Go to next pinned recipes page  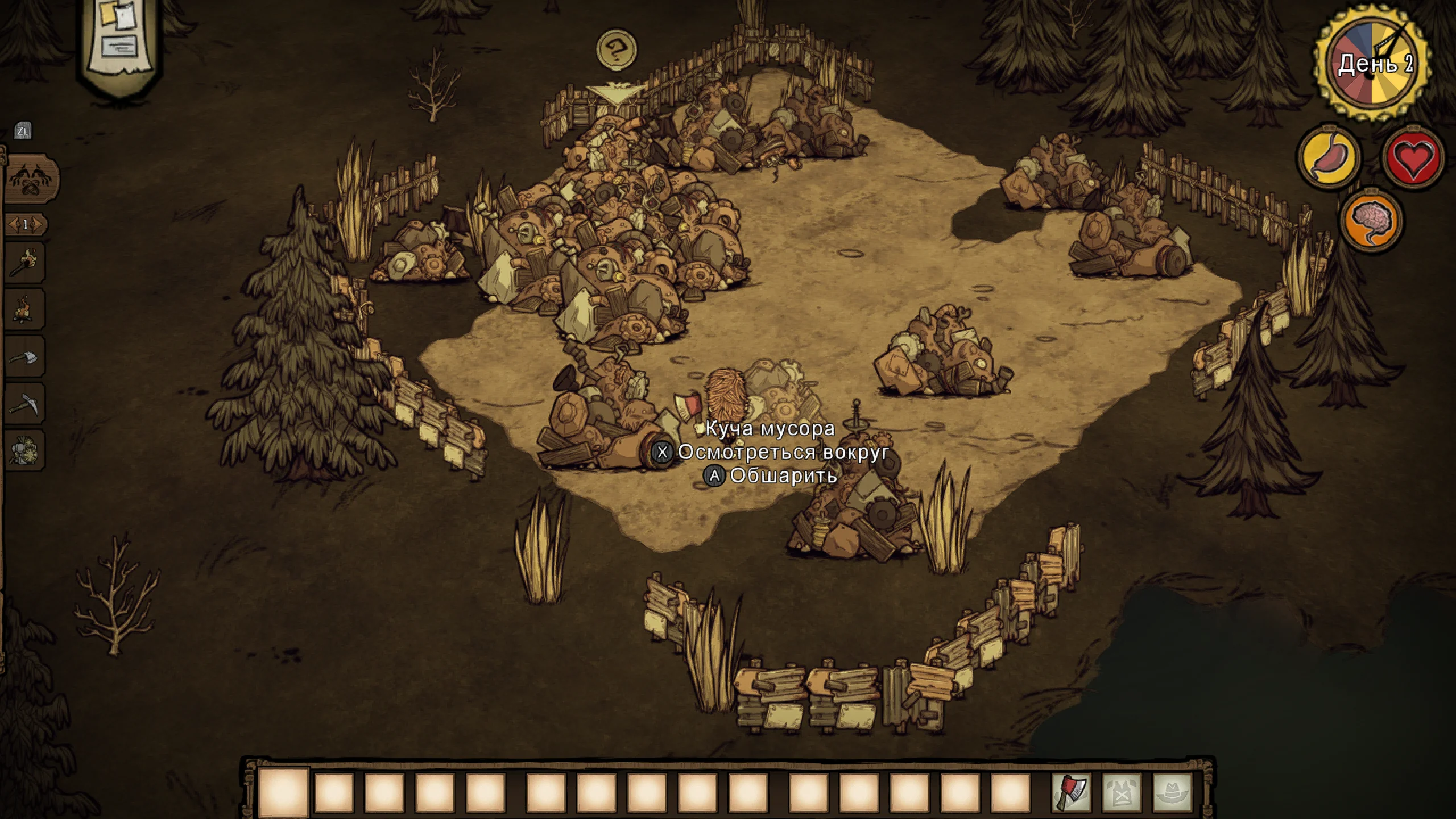[x=37, y=225]
